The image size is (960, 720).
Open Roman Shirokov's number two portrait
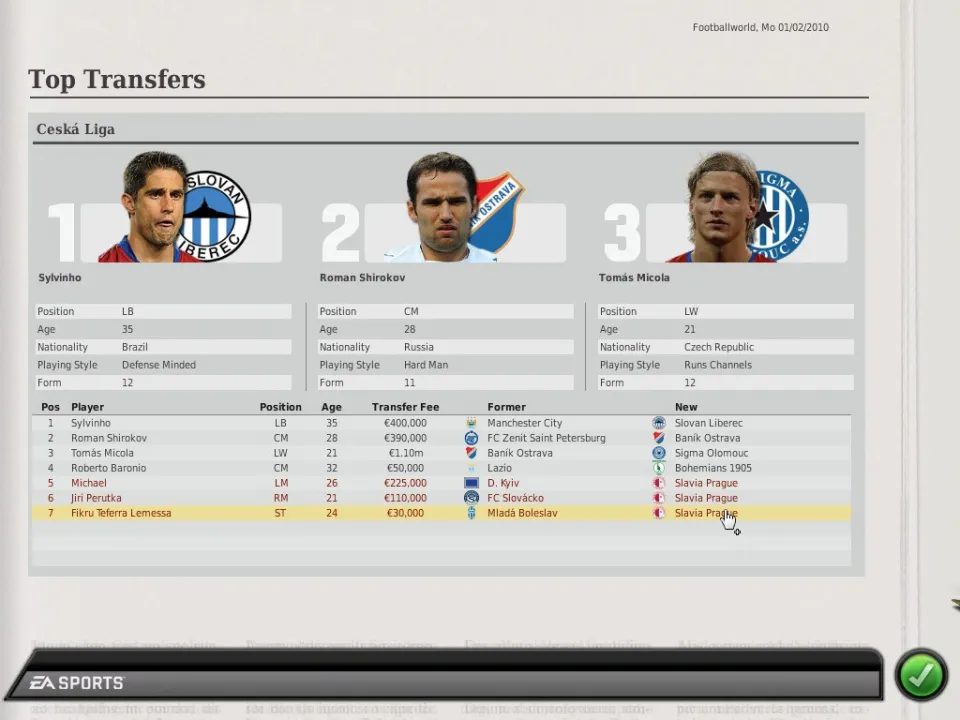pos(442,208)
